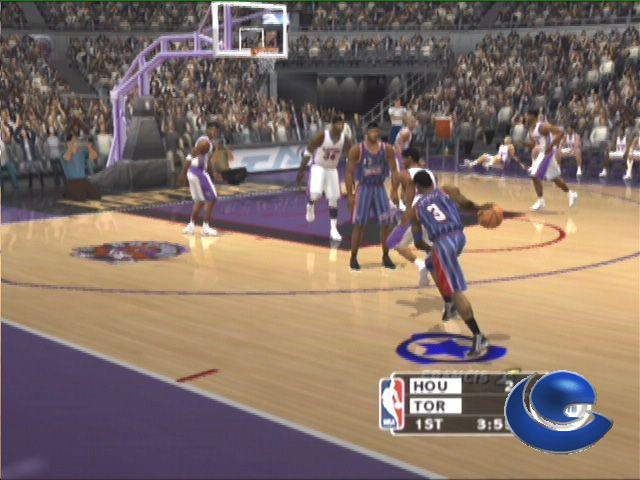Click the blue swirl watermark logo

tap(556, 411)
